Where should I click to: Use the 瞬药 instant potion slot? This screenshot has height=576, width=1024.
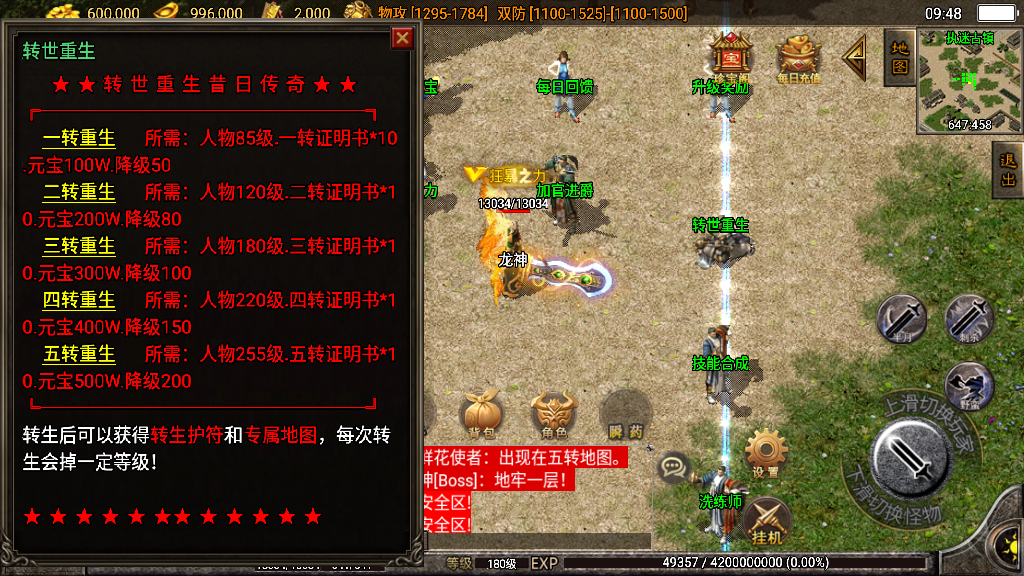(626, 414)
